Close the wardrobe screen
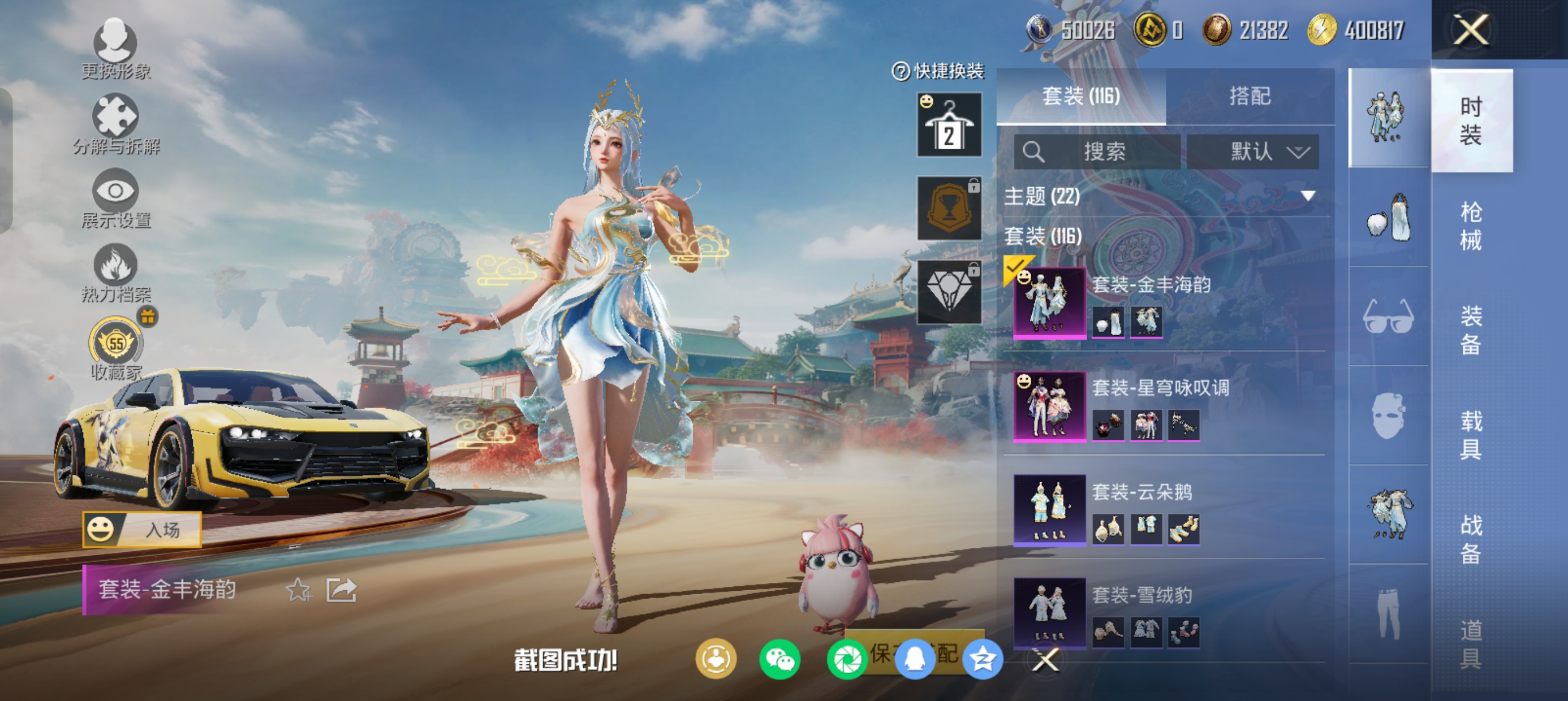This screenshot has height=701, width=1568. [1471, 30]
